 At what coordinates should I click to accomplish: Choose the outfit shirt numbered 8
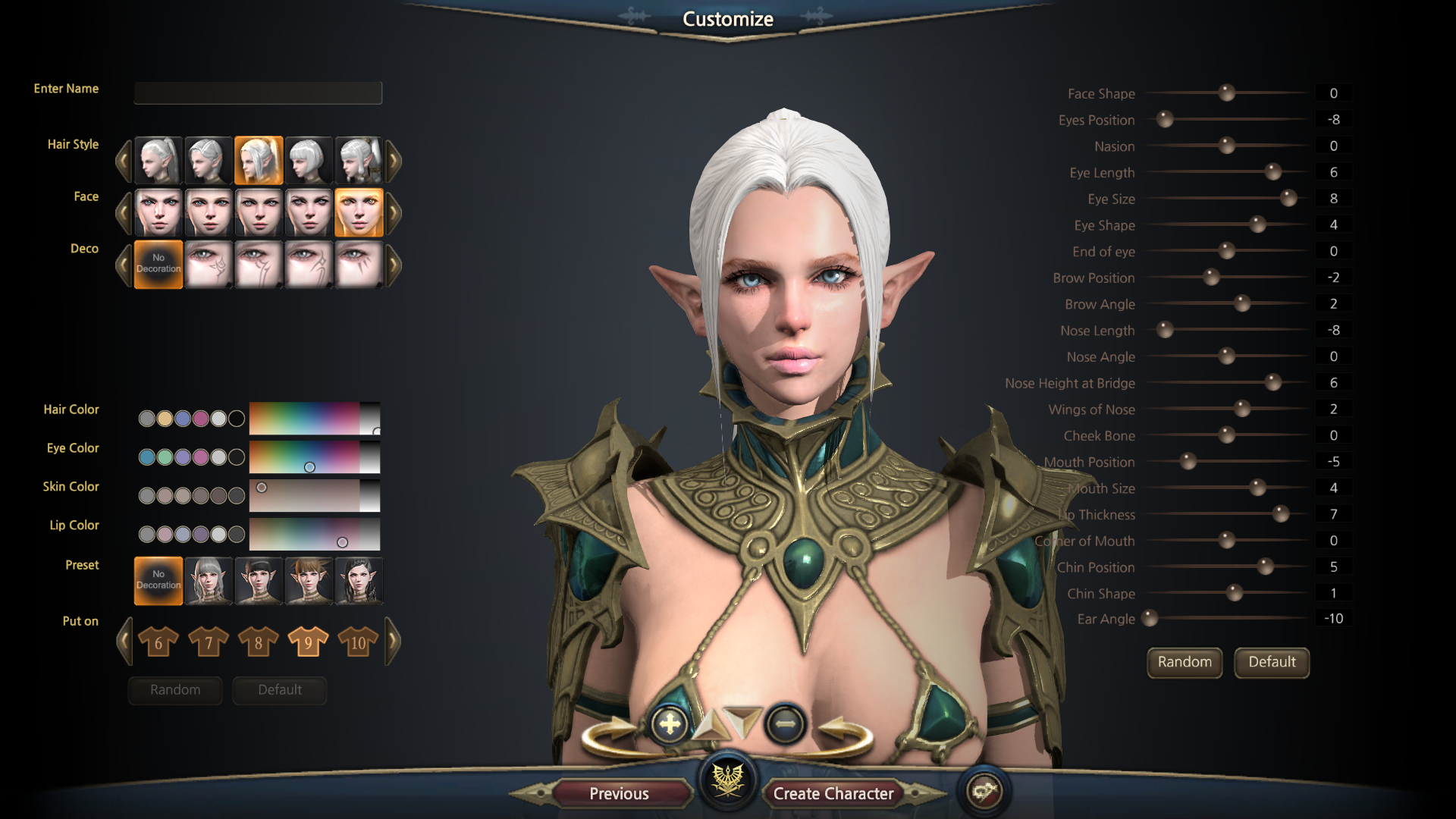[258, 642]
